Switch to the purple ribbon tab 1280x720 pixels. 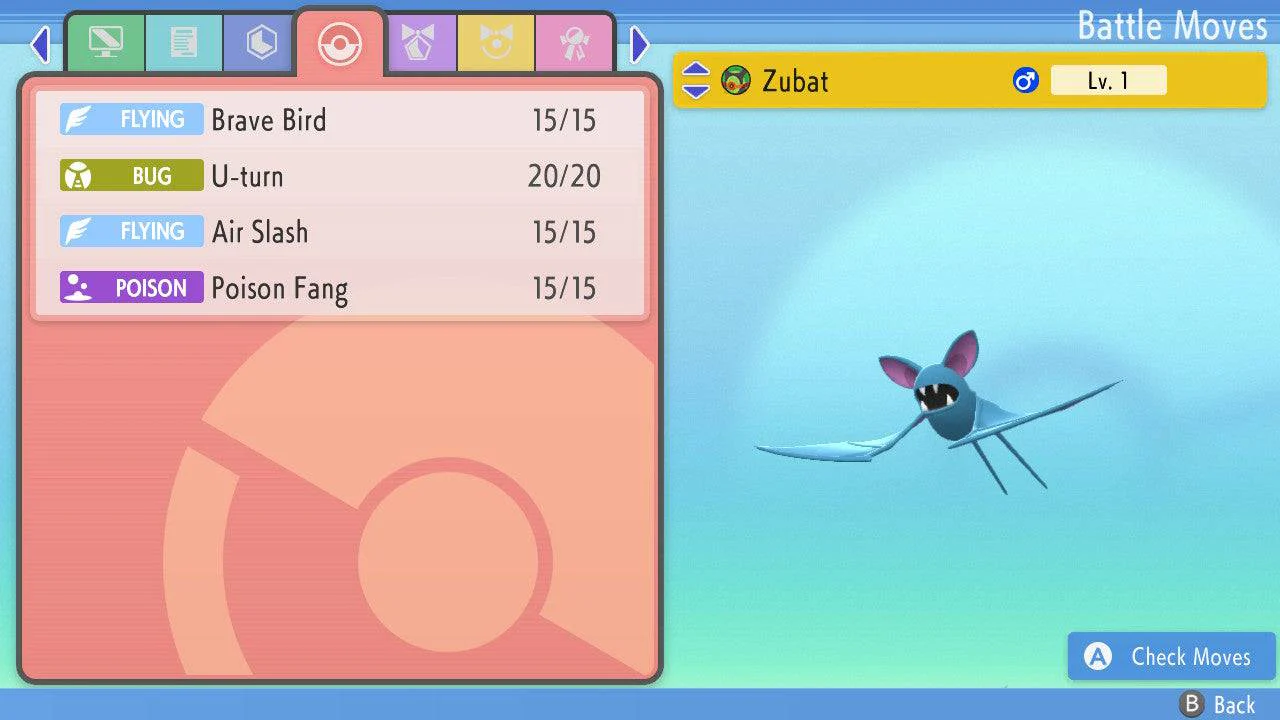click(418, 43)
